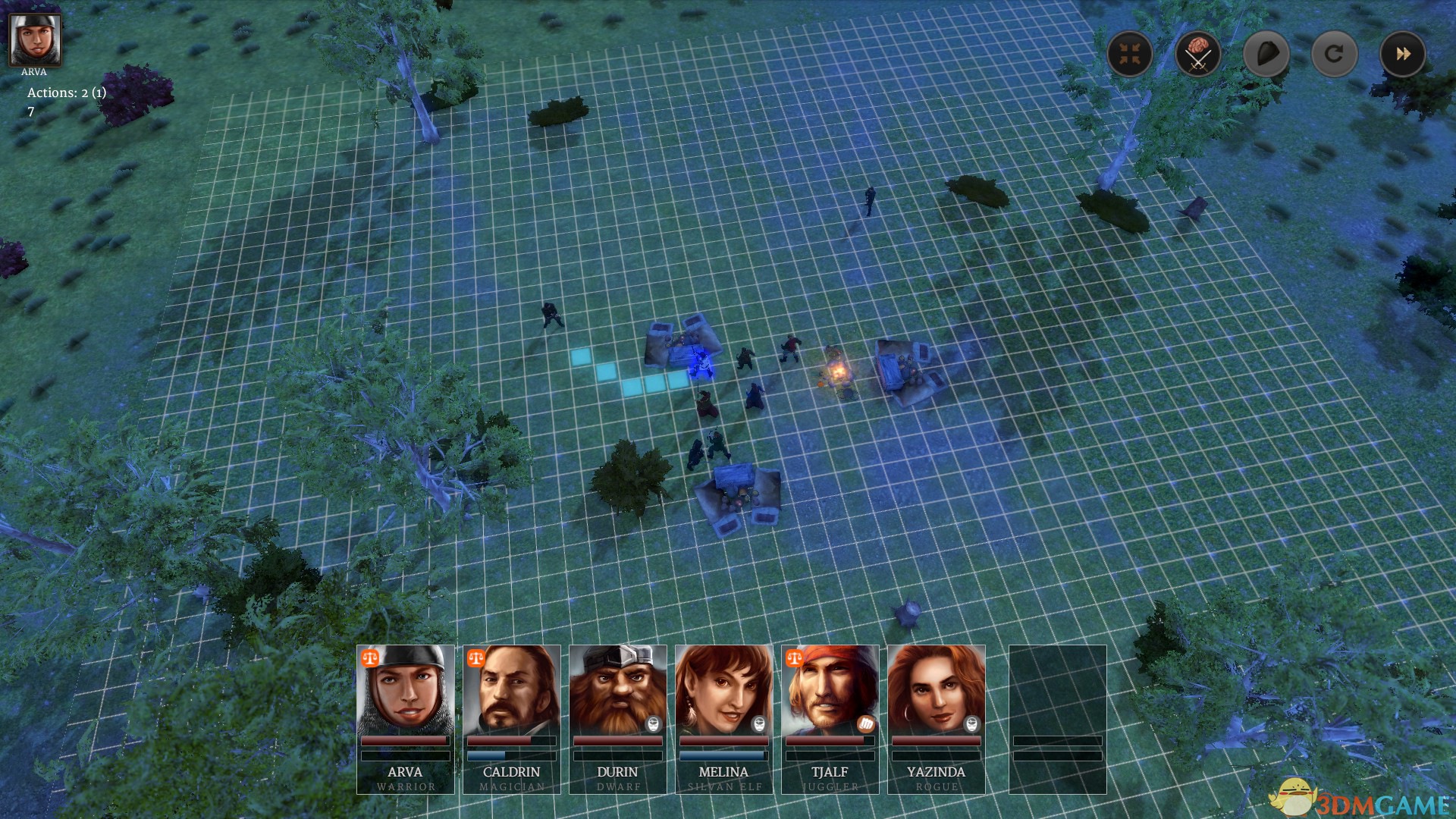Image resolution: width=1456 pixels, height=819 pixels.
Task: Click the four inward arrows button
Action: point(1129,54)
